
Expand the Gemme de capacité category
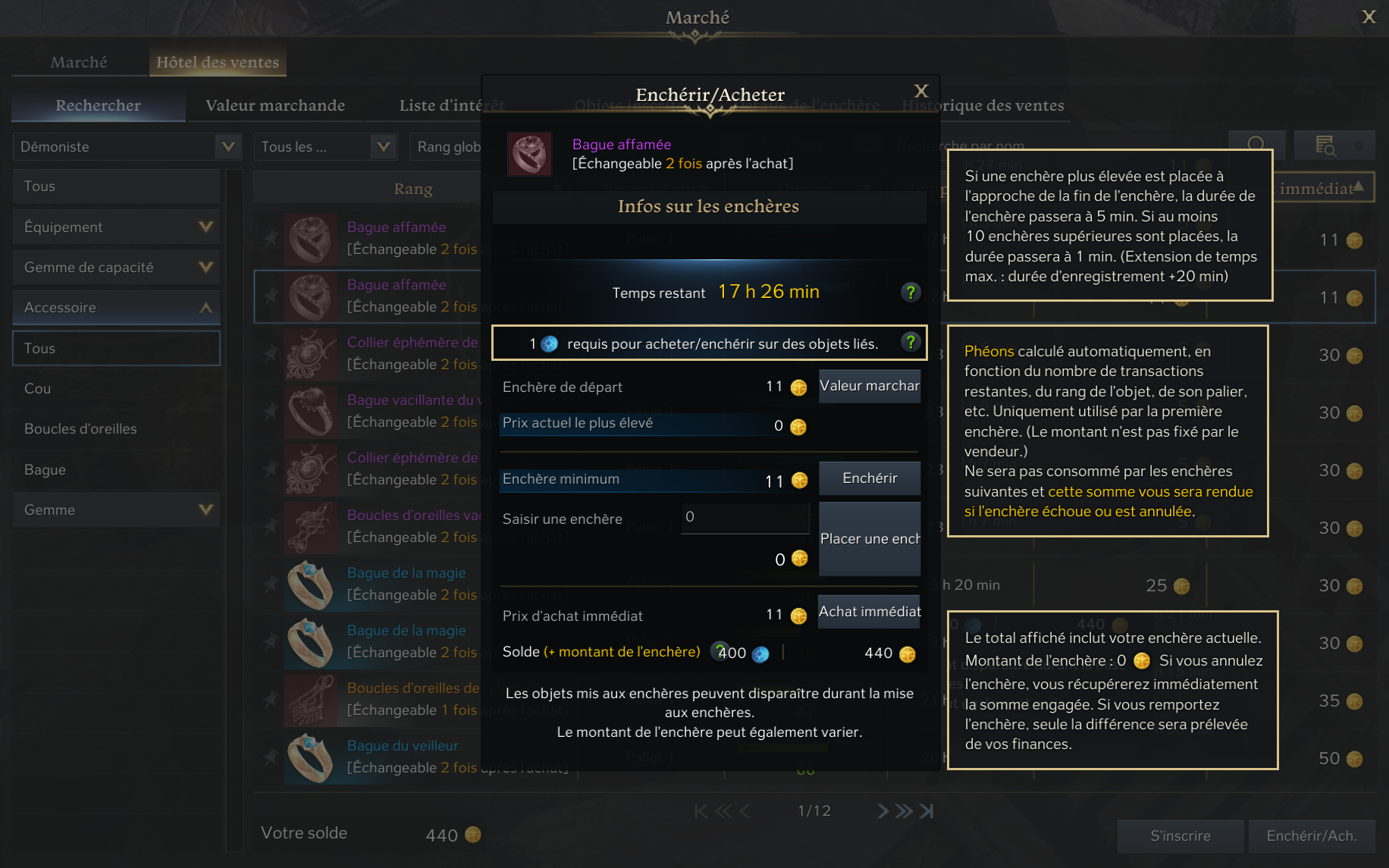pos(117,267)
